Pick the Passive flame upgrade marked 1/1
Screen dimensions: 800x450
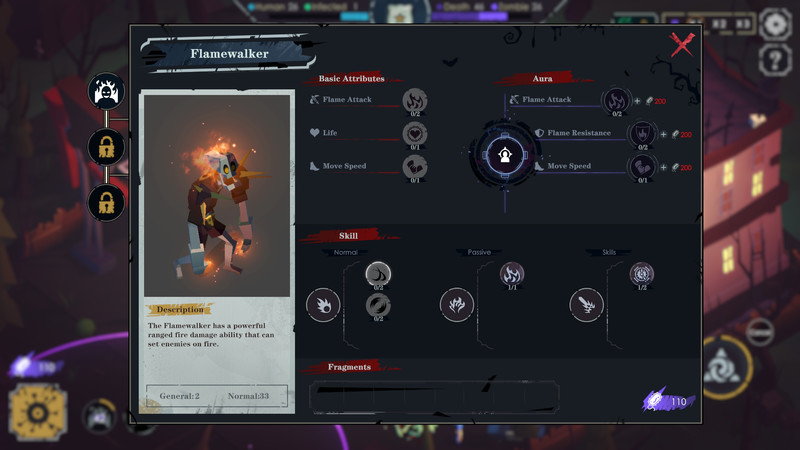[512, 274]
